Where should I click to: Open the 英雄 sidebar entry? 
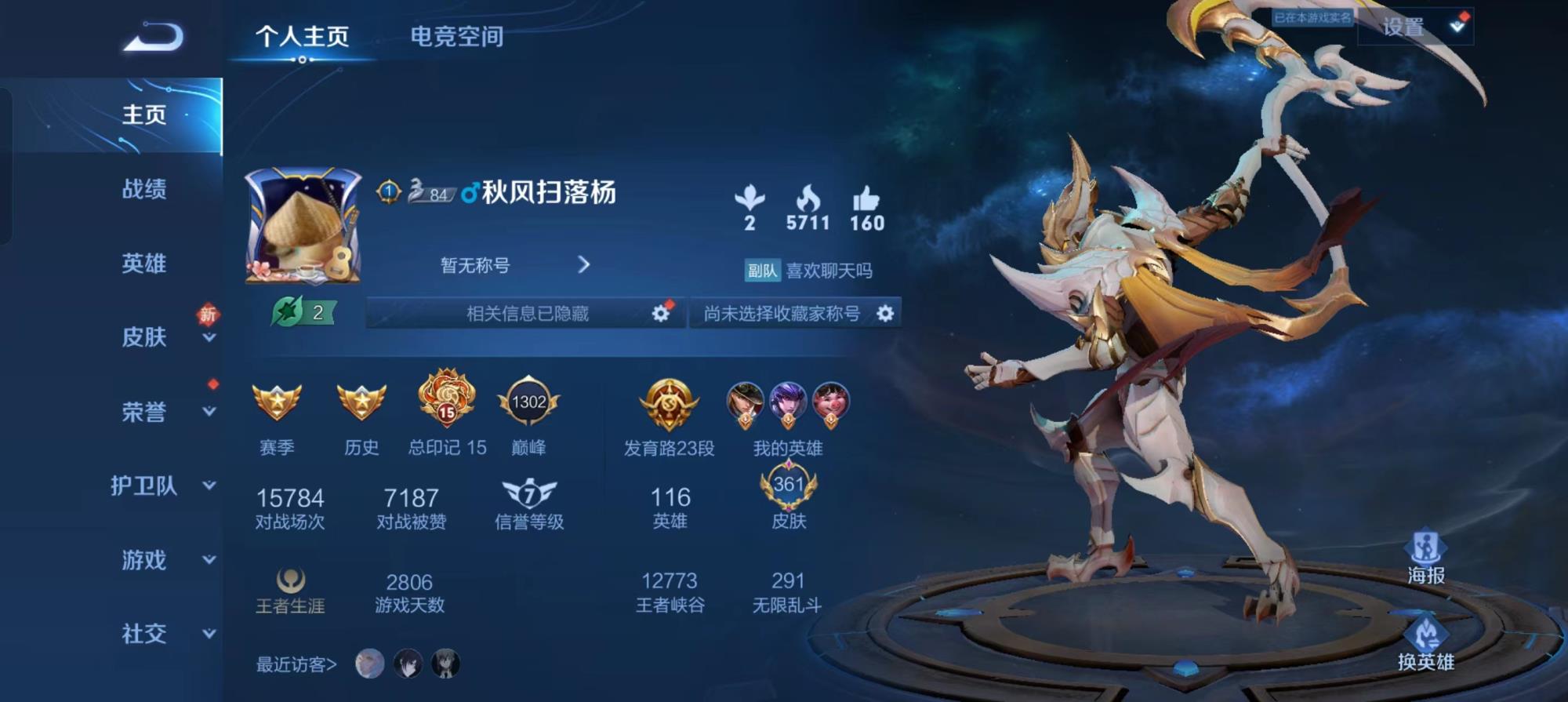[144, 264]
